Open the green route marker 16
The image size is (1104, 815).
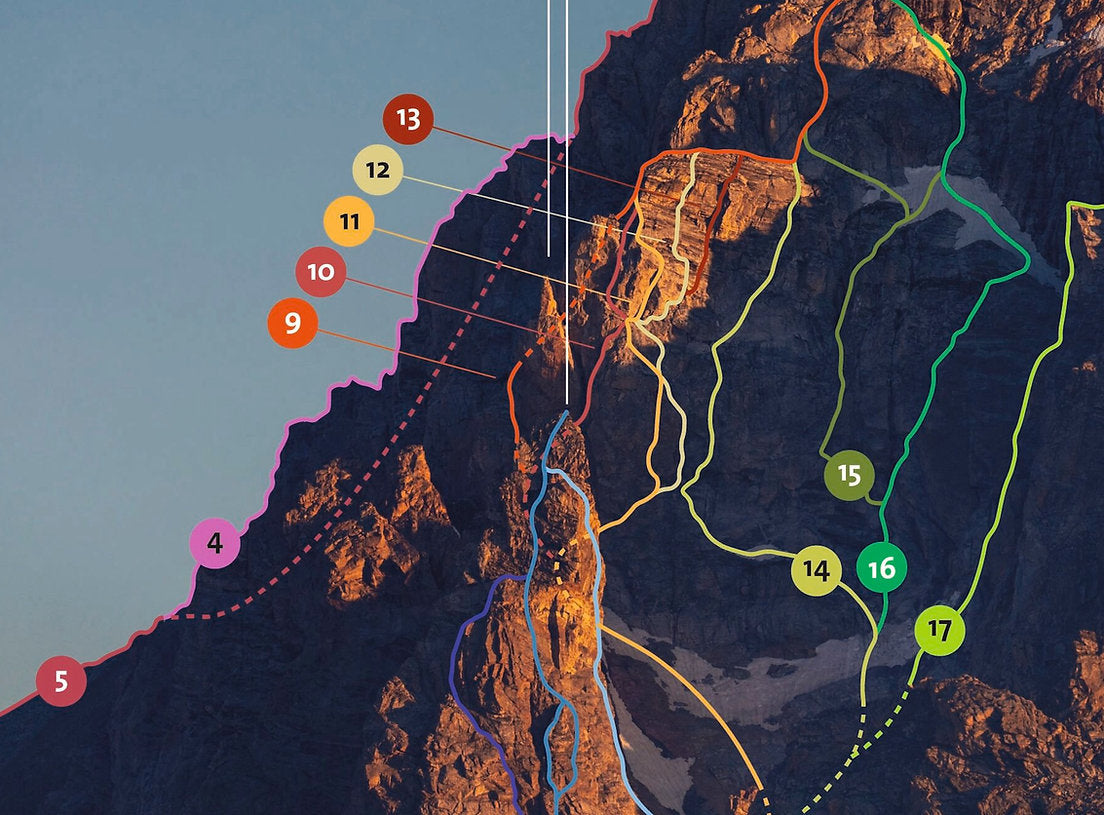tap(881, 568)
